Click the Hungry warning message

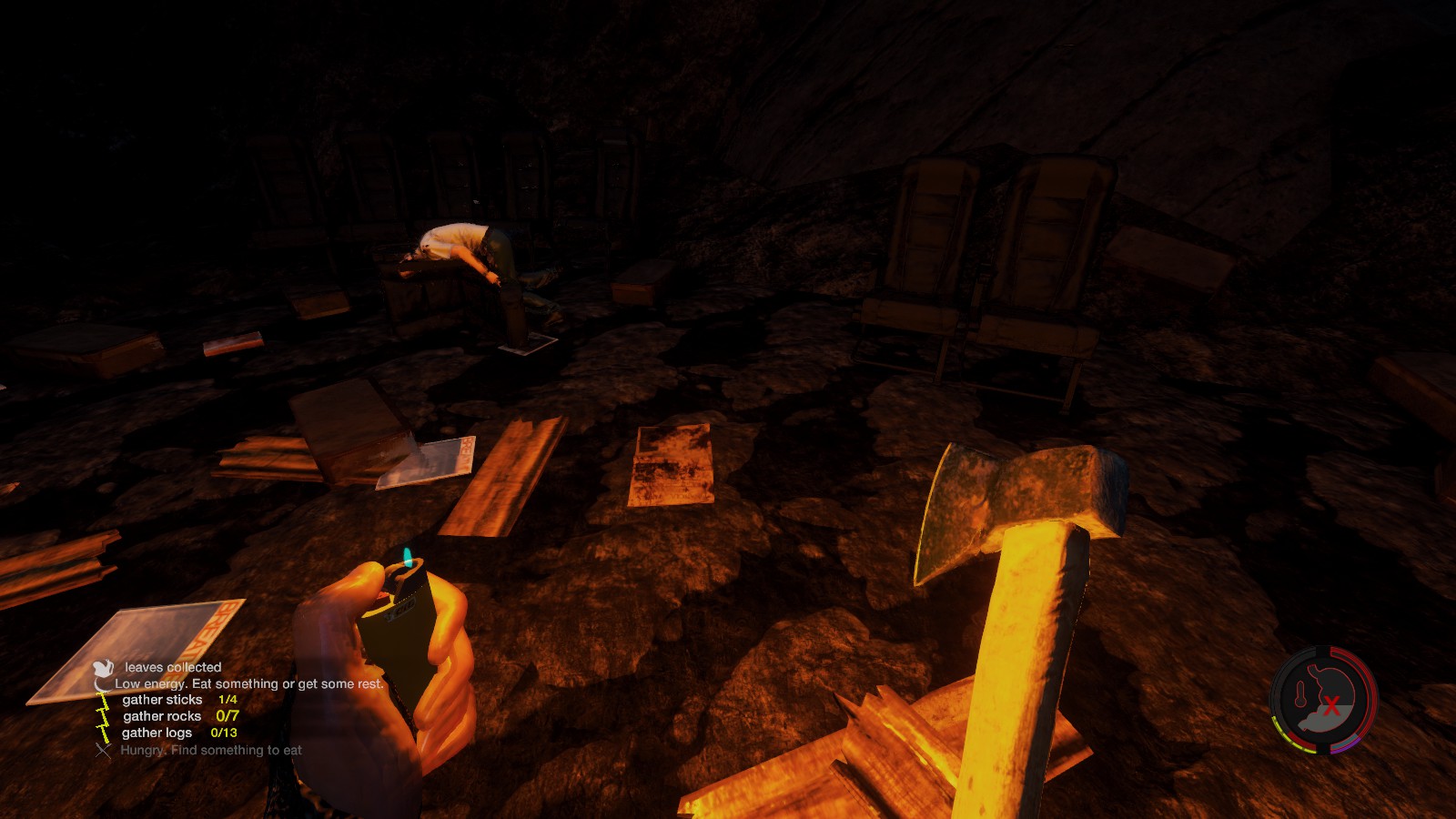pyautogui.click(x=211, y=750)
